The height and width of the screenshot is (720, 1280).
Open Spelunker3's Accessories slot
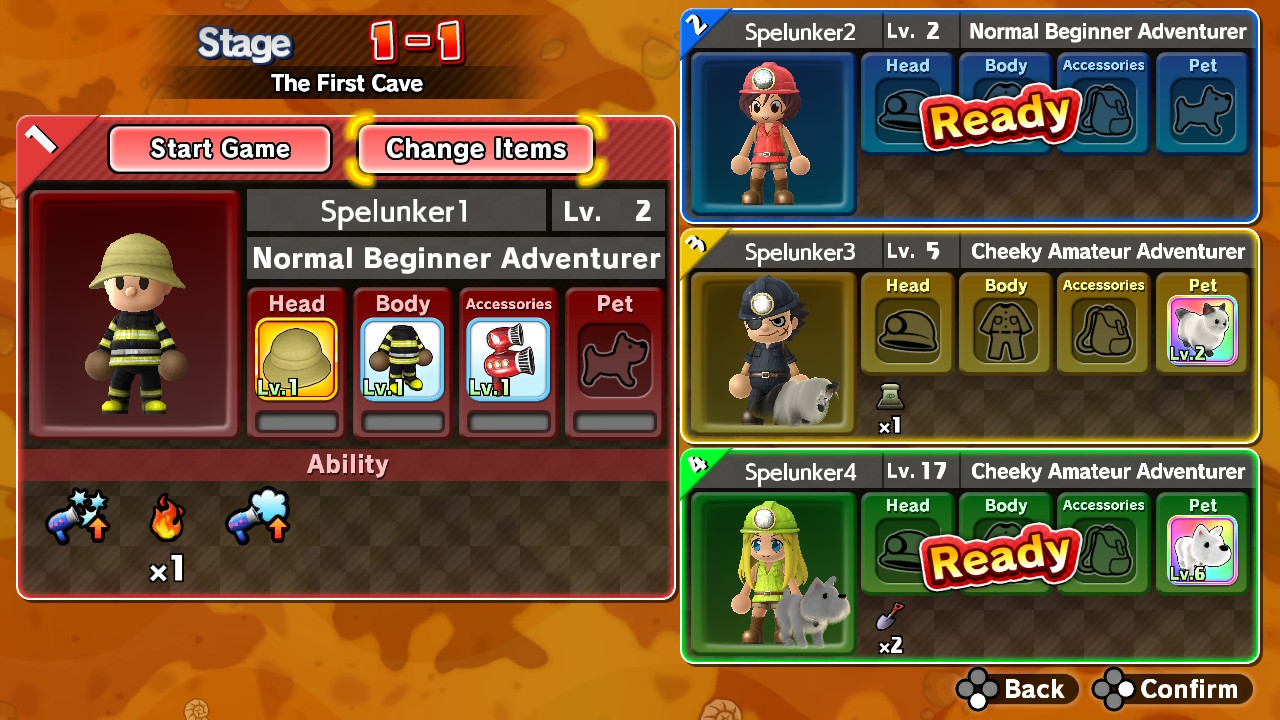1102,322
